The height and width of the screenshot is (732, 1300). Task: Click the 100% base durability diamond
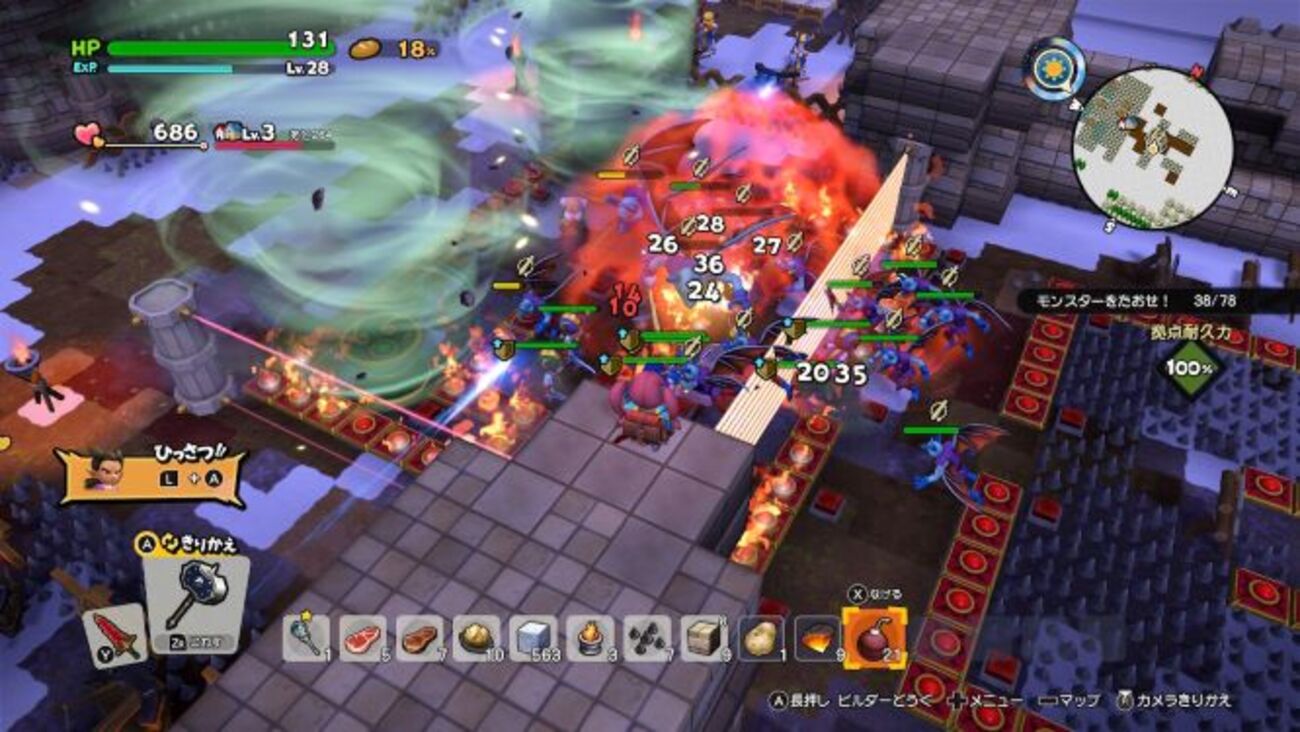pos(1191,367)
